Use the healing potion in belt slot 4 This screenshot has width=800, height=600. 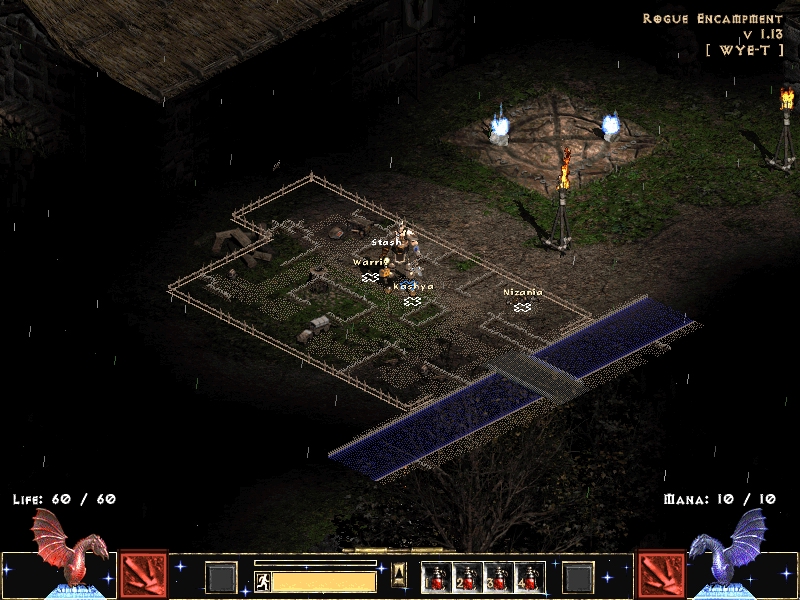pos(527,577)
